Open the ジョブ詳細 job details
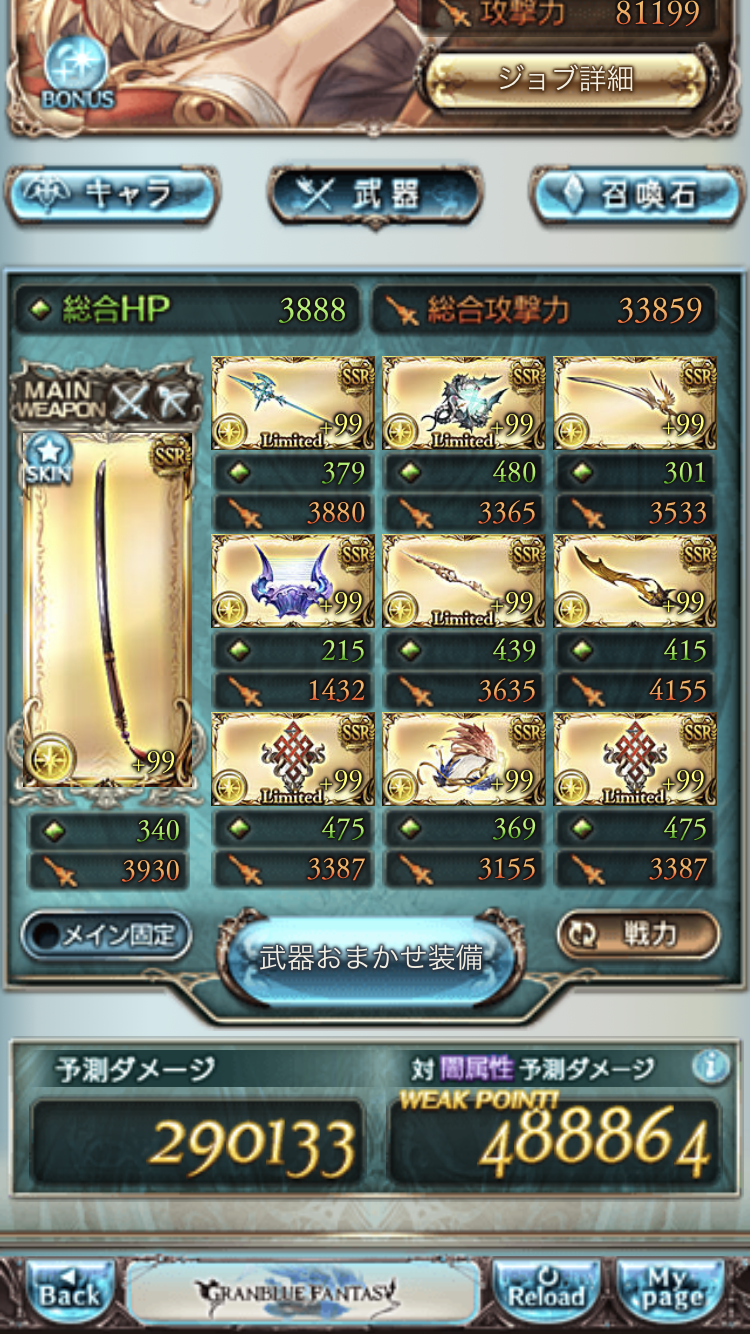 coord(566,79)
